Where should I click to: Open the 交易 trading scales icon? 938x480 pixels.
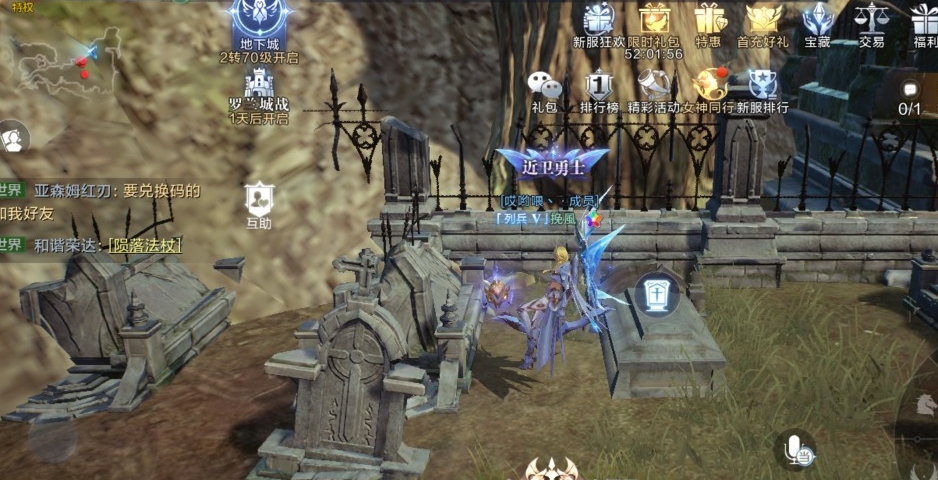pos(872,20)
